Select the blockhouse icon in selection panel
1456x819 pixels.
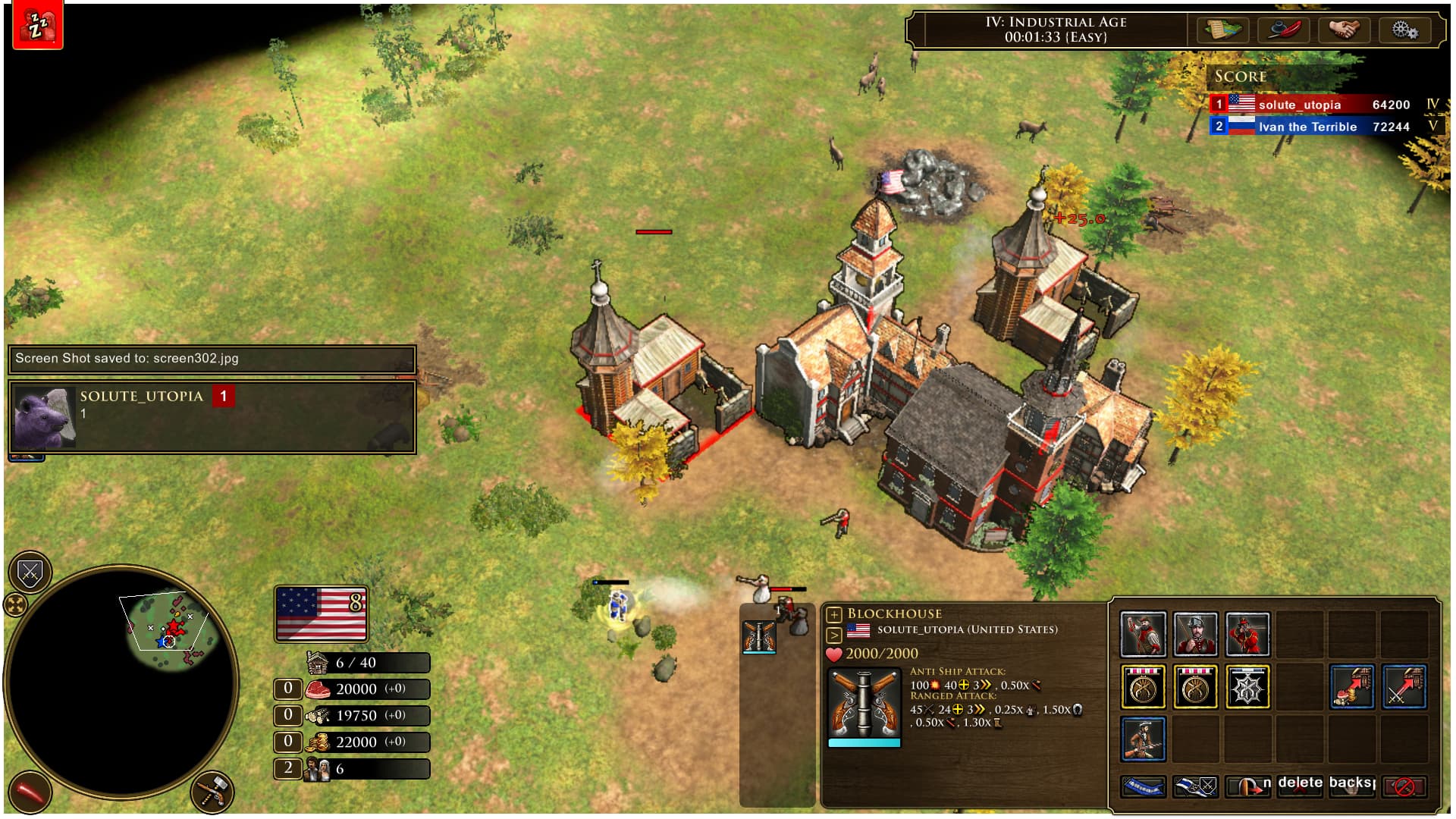(x=759, y=637)
